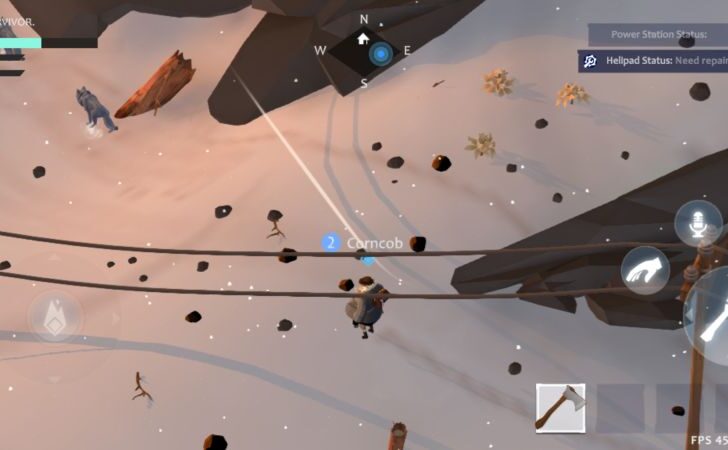Screen dimensions: 728x450
Task: Open the compass minimap
Action: [x=364, y=49]
